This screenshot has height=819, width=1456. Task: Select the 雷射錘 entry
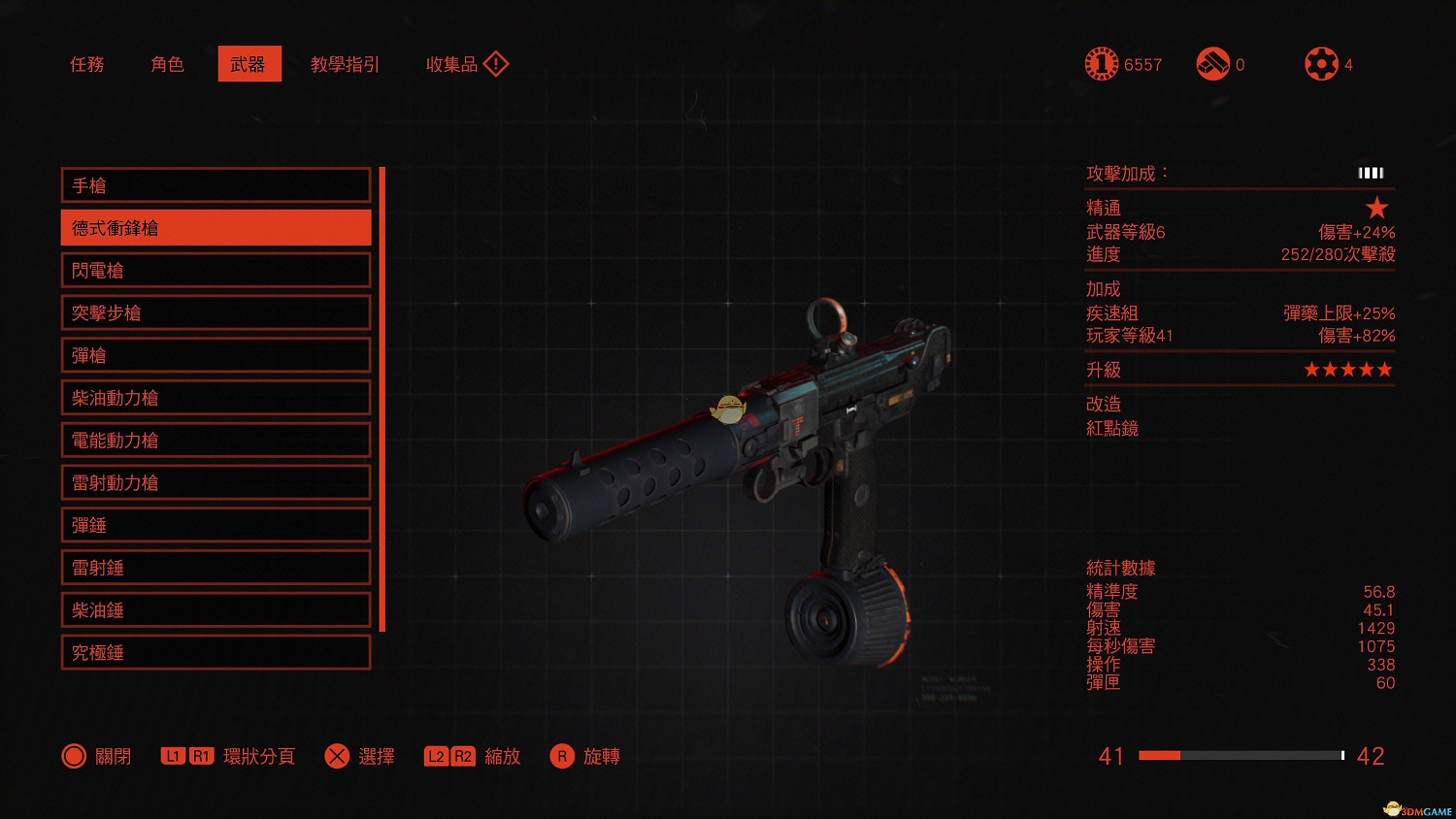[215, 568]
